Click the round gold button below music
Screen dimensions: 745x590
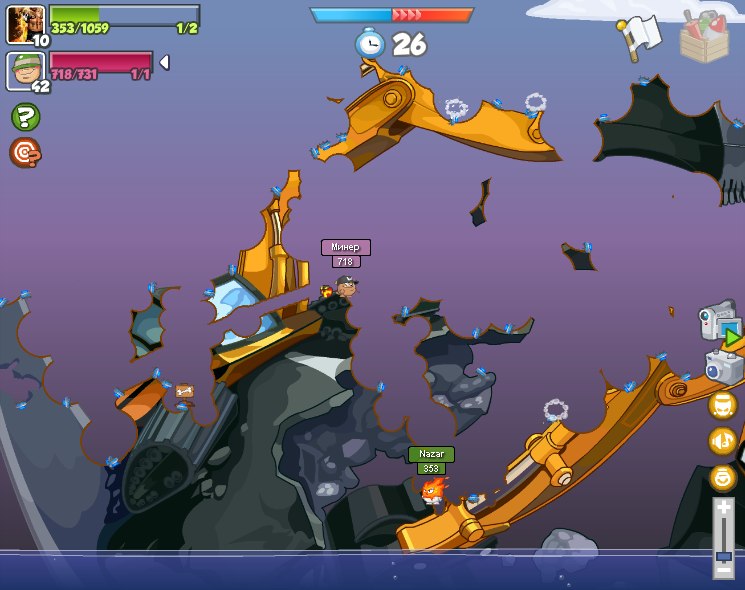[723, 477]
